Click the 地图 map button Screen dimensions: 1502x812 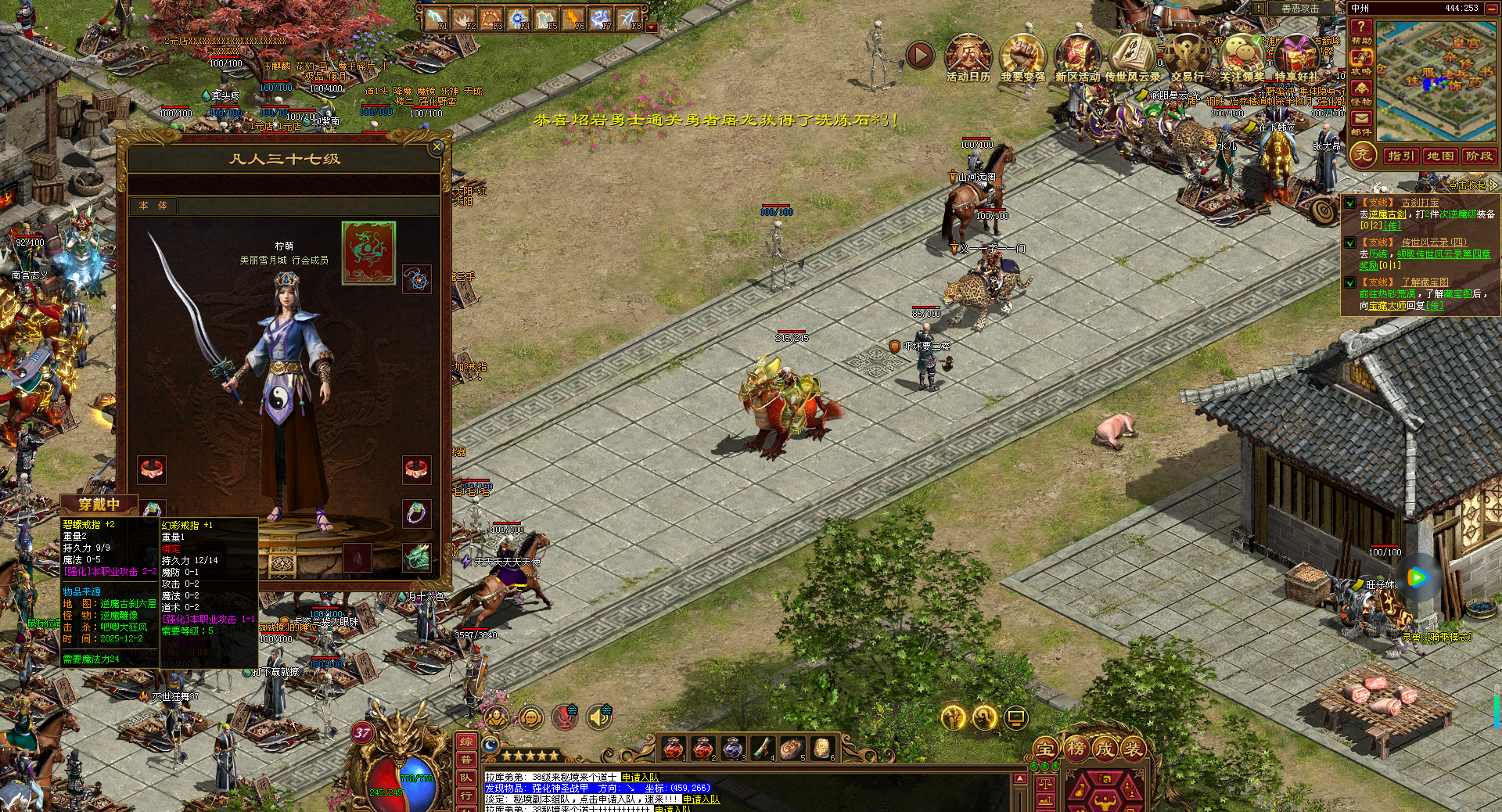[1439, 156]
